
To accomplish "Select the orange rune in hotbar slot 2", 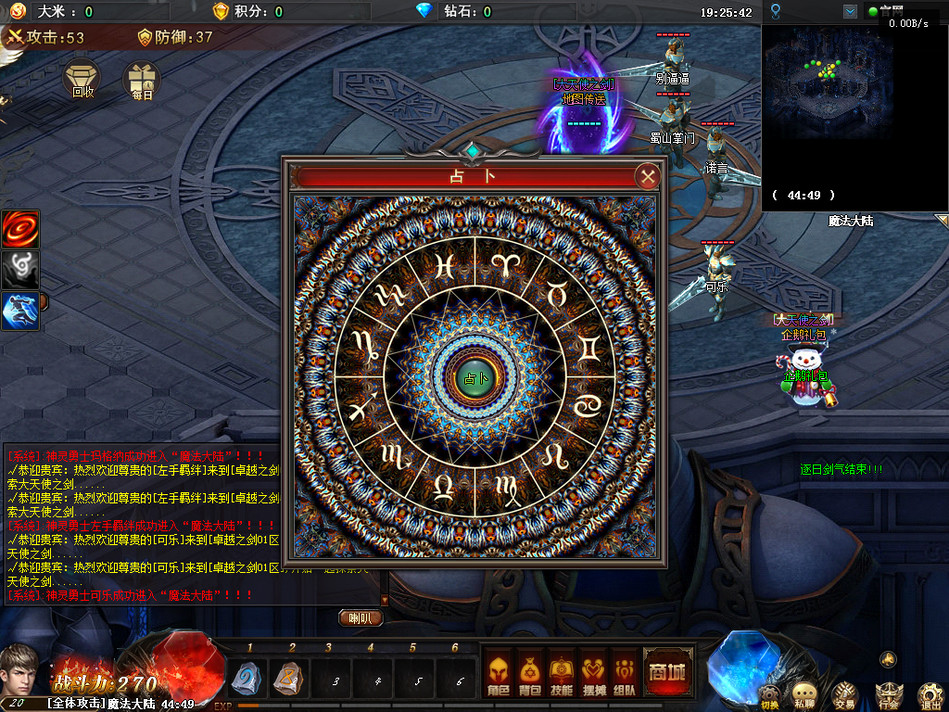I will [x=288, y=679].
